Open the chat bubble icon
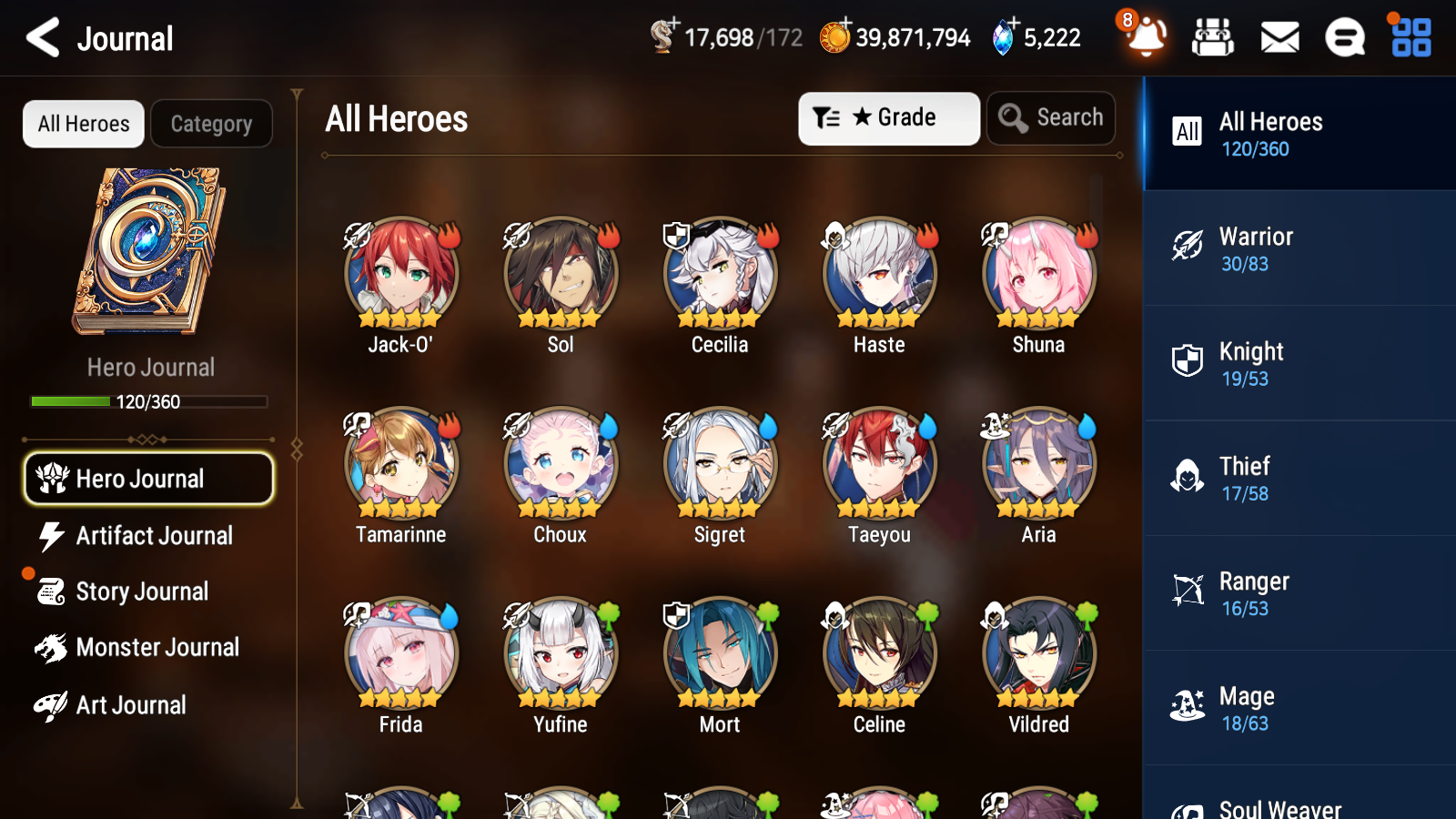Image resolution: width=1456 pixels, height=819 pixels. pos(1344,37)
